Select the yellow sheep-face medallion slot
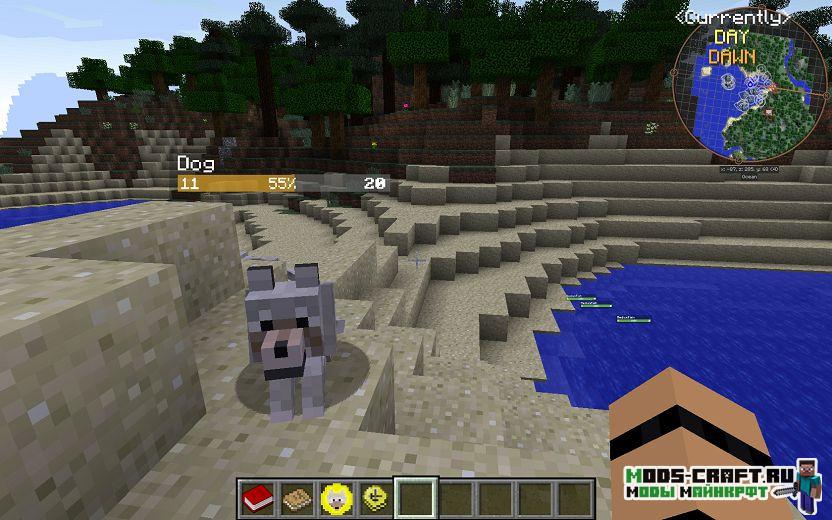This screenshot has width=832, height=520. click(333, 497)
